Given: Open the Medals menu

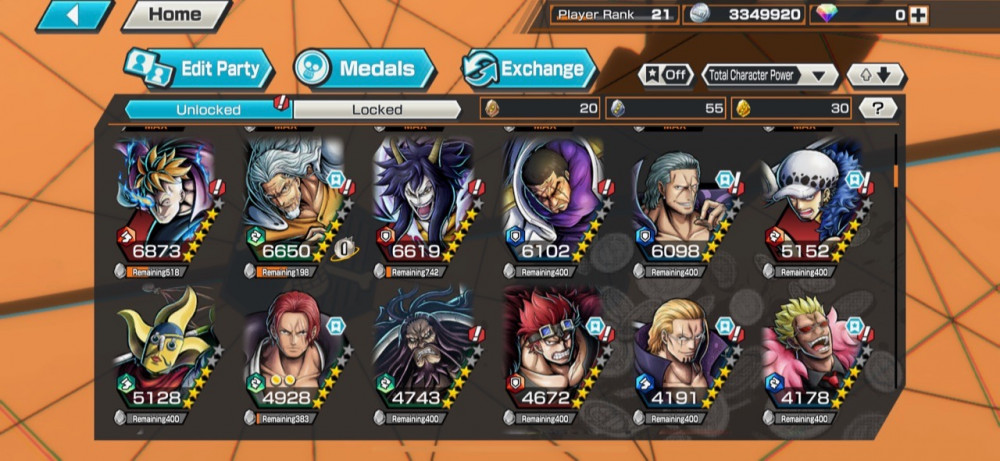Looking at the screenshot, I should (366, 69).
